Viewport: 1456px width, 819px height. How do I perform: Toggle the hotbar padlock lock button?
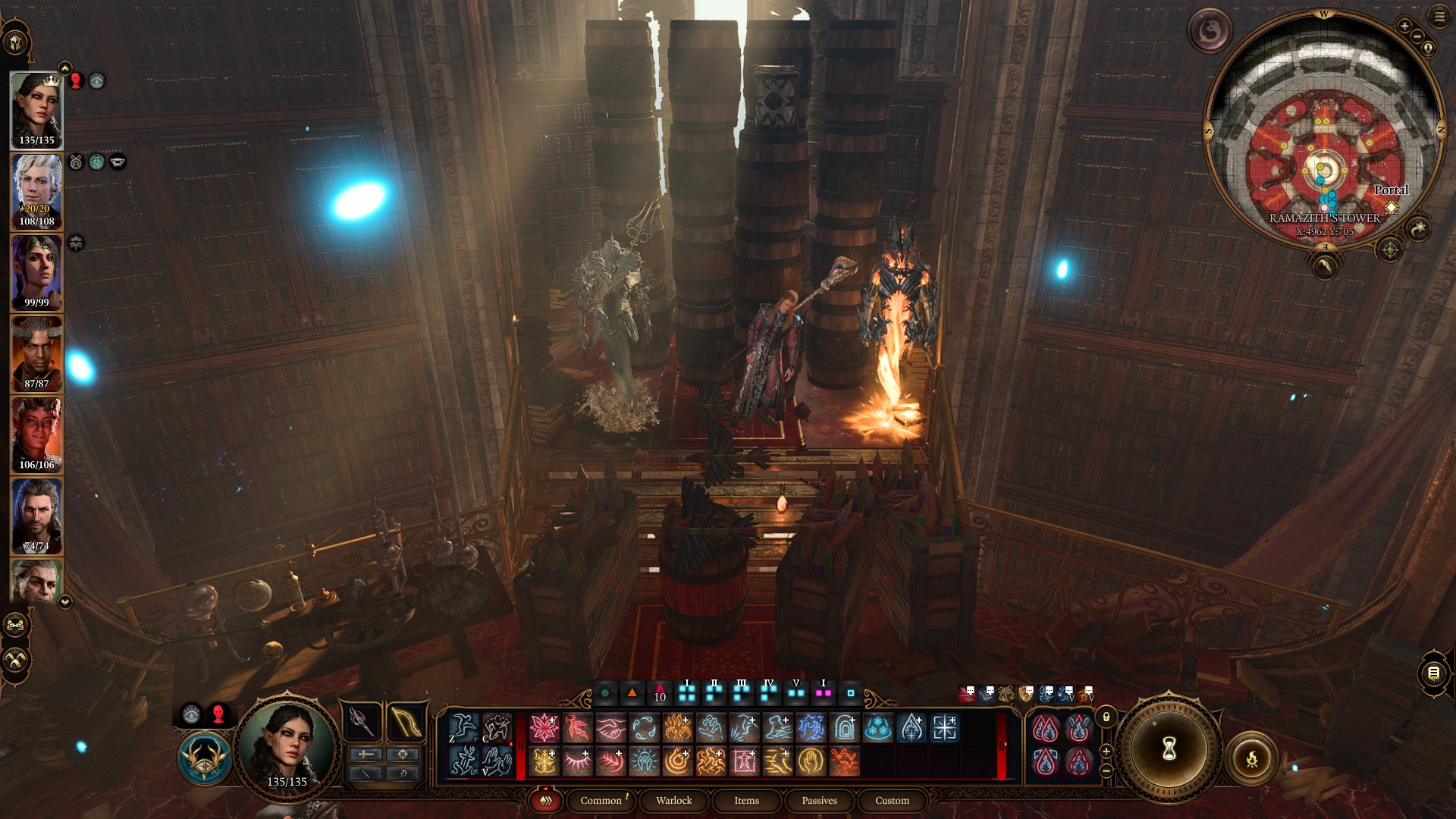(1106, 717)
